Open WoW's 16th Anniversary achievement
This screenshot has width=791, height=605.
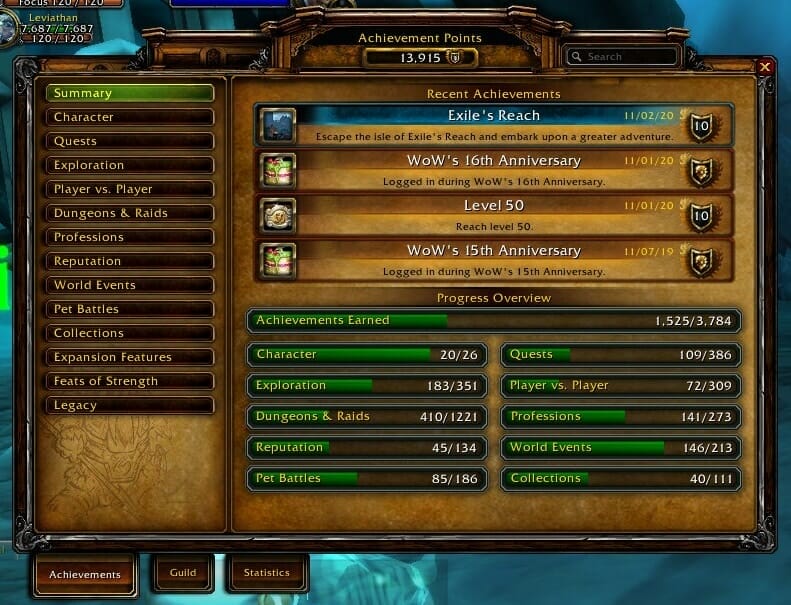pos(493,170)
